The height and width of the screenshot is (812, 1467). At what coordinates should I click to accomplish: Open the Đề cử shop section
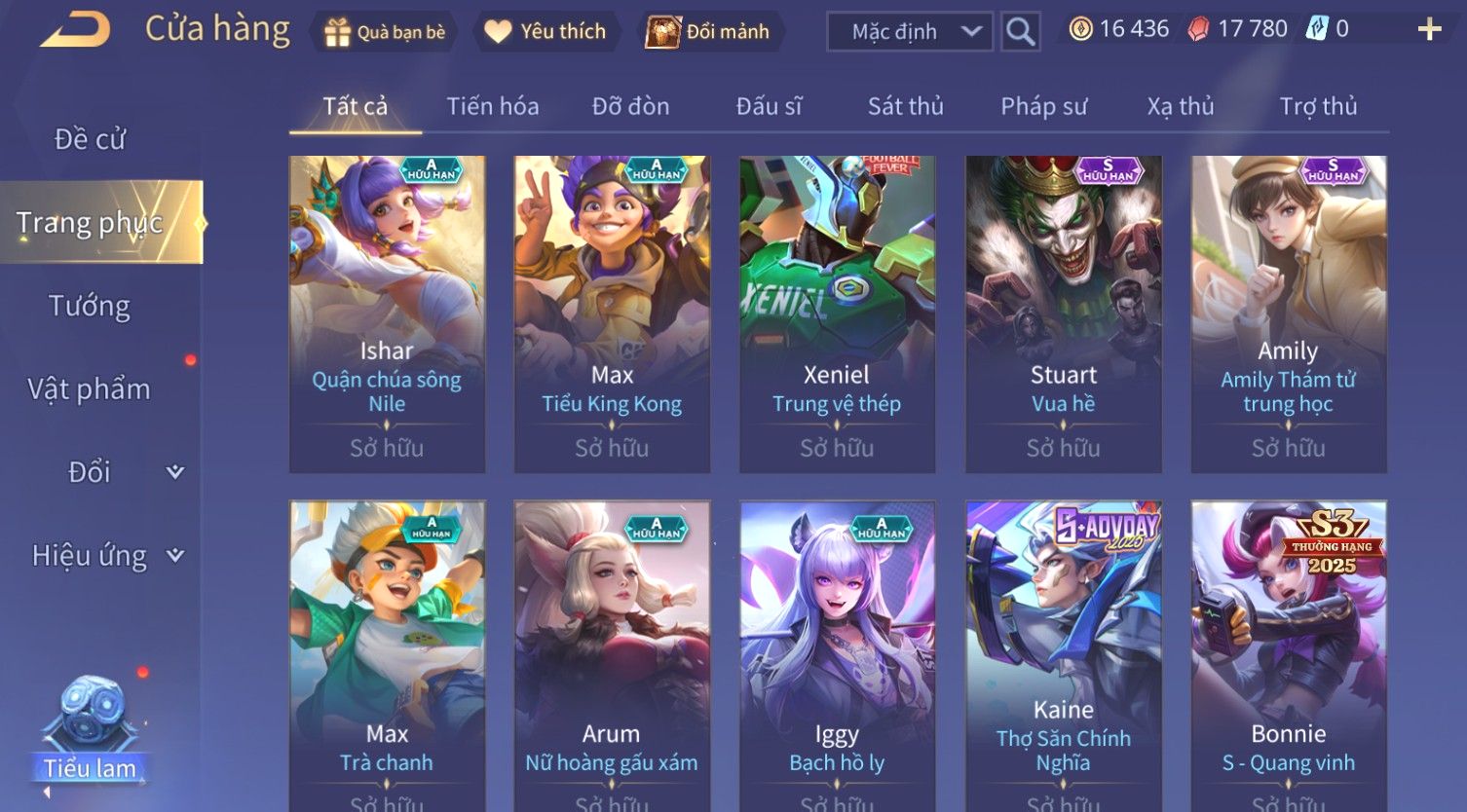(x=90, y=139)
